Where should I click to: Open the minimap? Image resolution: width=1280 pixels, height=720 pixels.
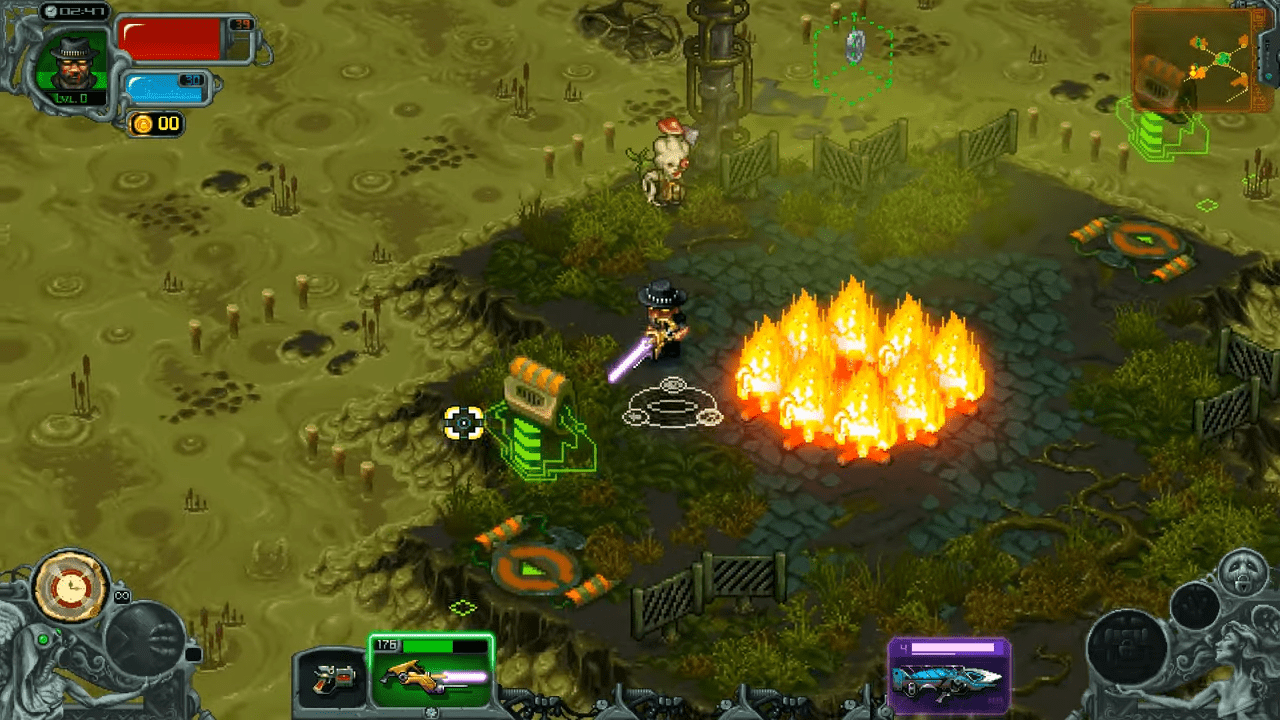(x=1192, y=58)
